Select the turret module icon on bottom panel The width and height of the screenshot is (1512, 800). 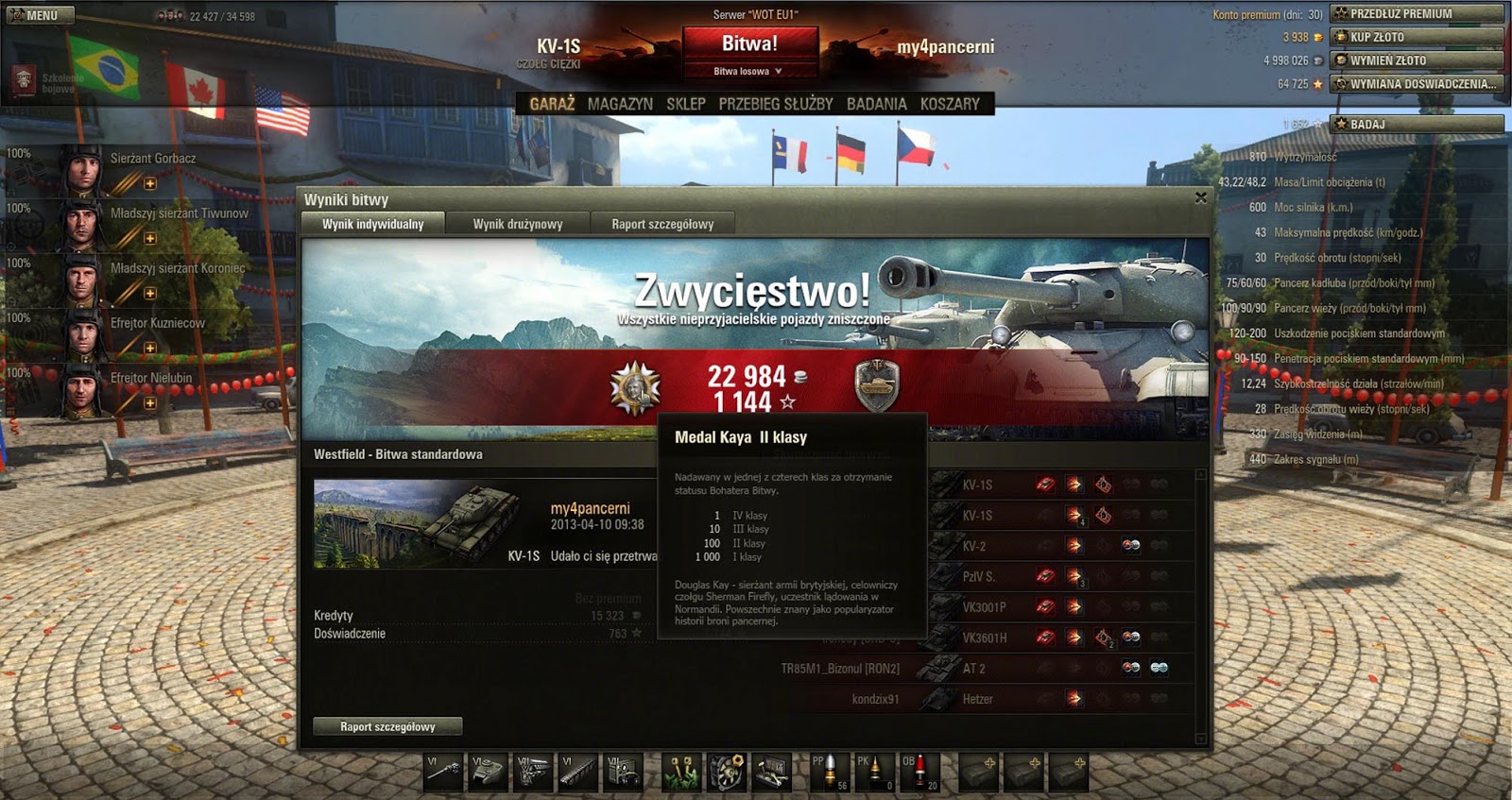pos(487,773)
